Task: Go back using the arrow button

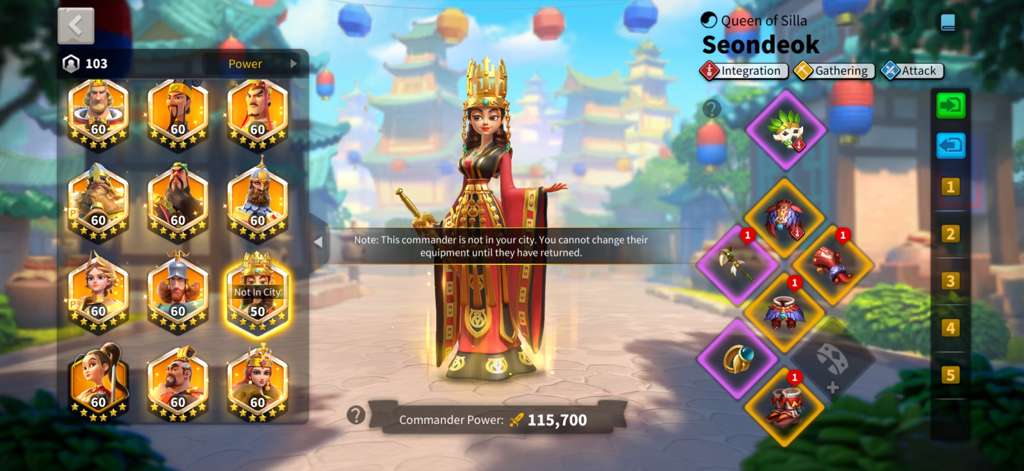Action: (76, 25)
